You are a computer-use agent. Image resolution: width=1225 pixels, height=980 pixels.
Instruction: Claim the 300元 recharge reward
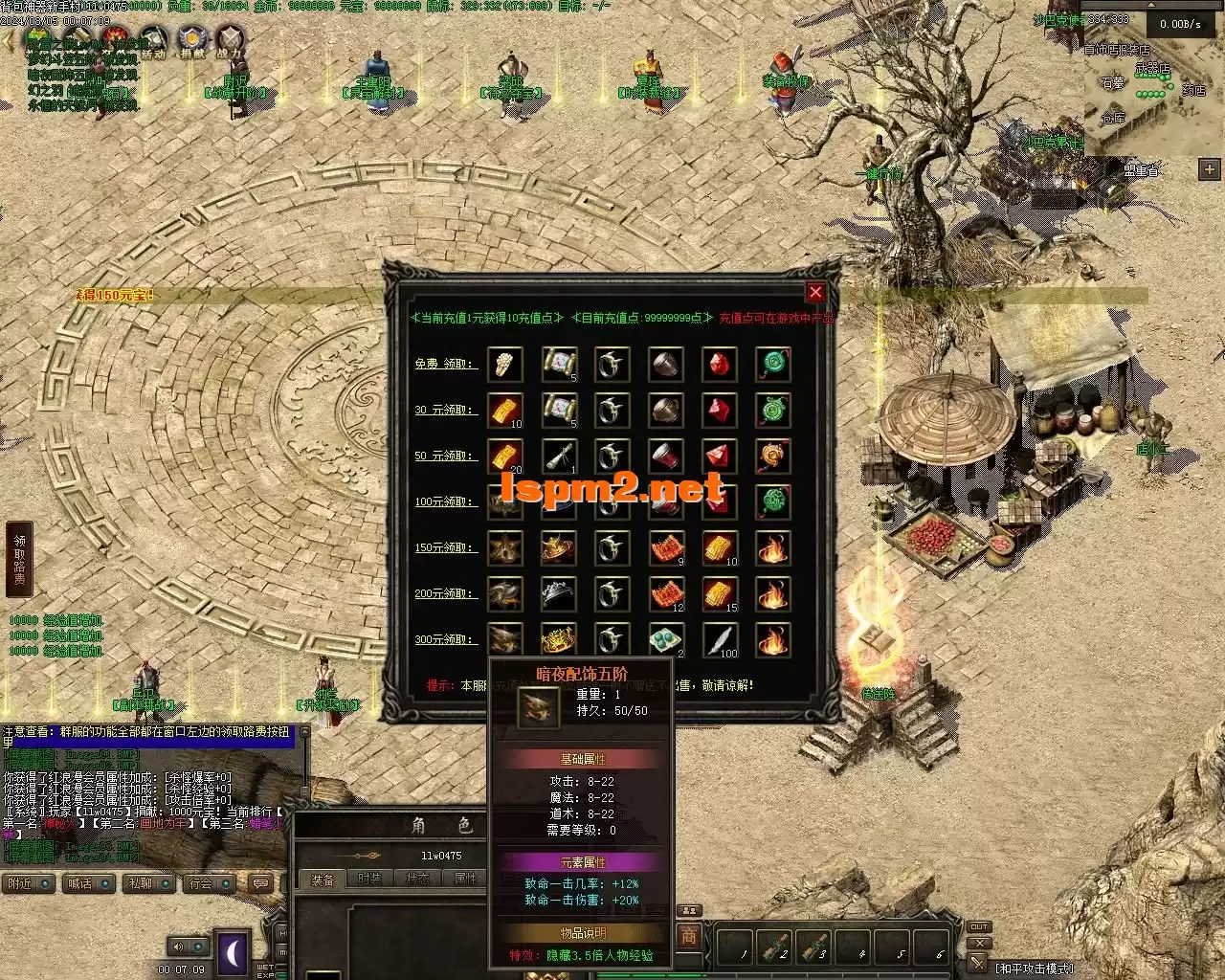[x=445, y=639]
